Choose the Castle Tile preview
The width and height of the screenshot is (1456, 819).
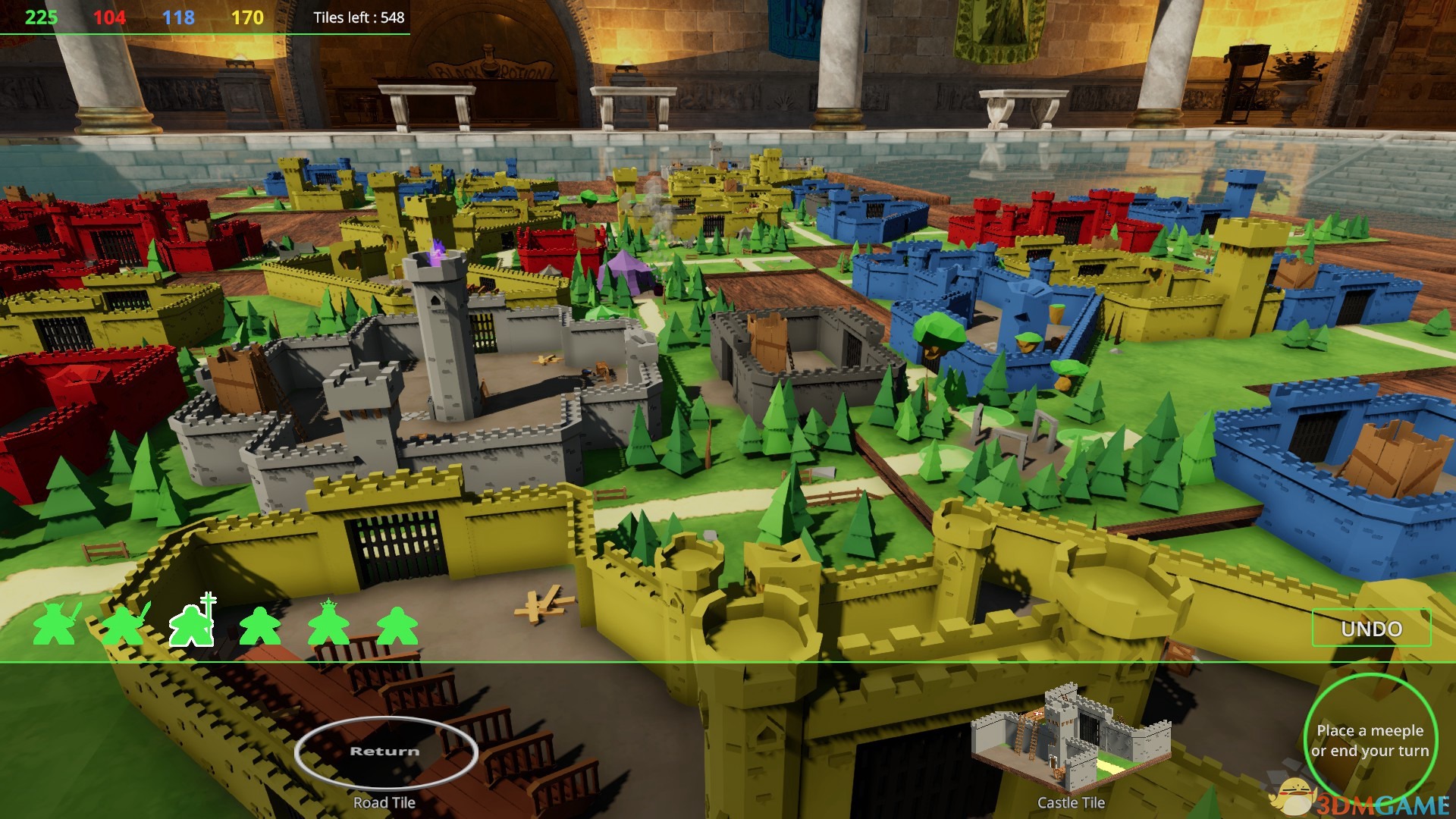point(1071,740)
